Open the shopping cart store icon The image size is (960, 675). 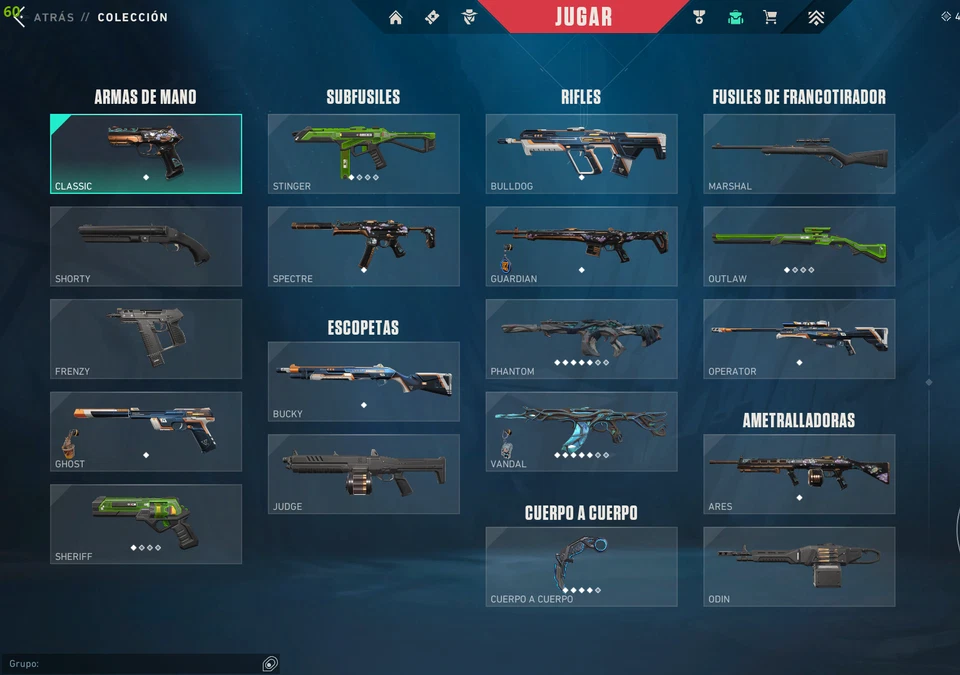click(769, 17)
